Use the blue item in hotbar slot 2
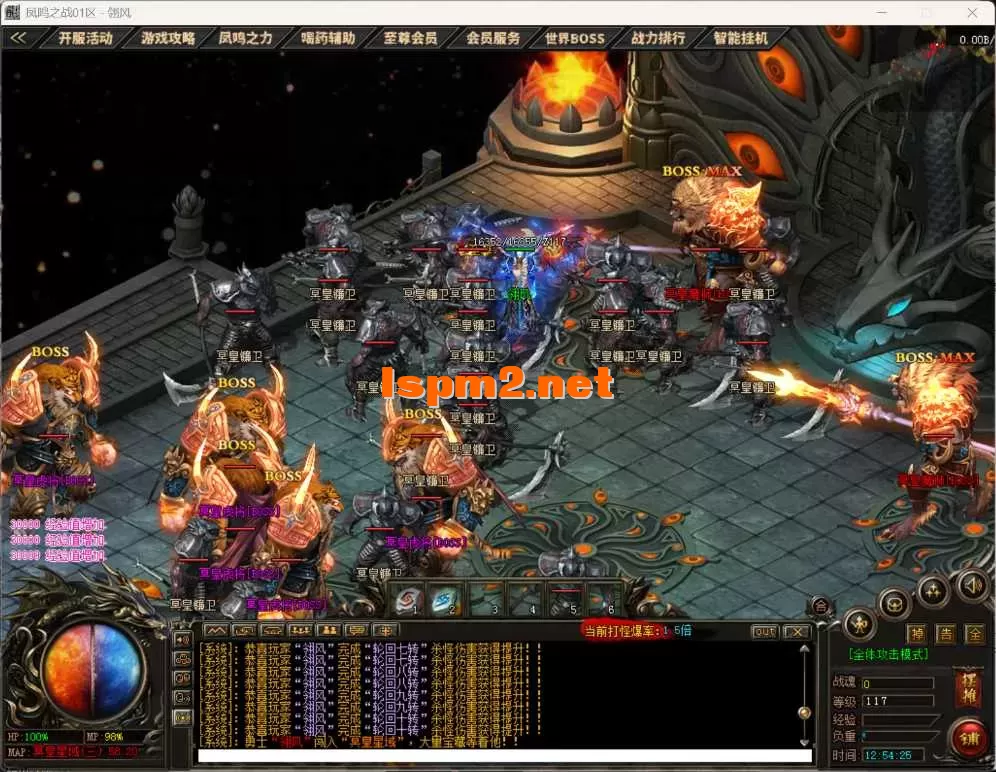996x772 pixels. point(447,599)
